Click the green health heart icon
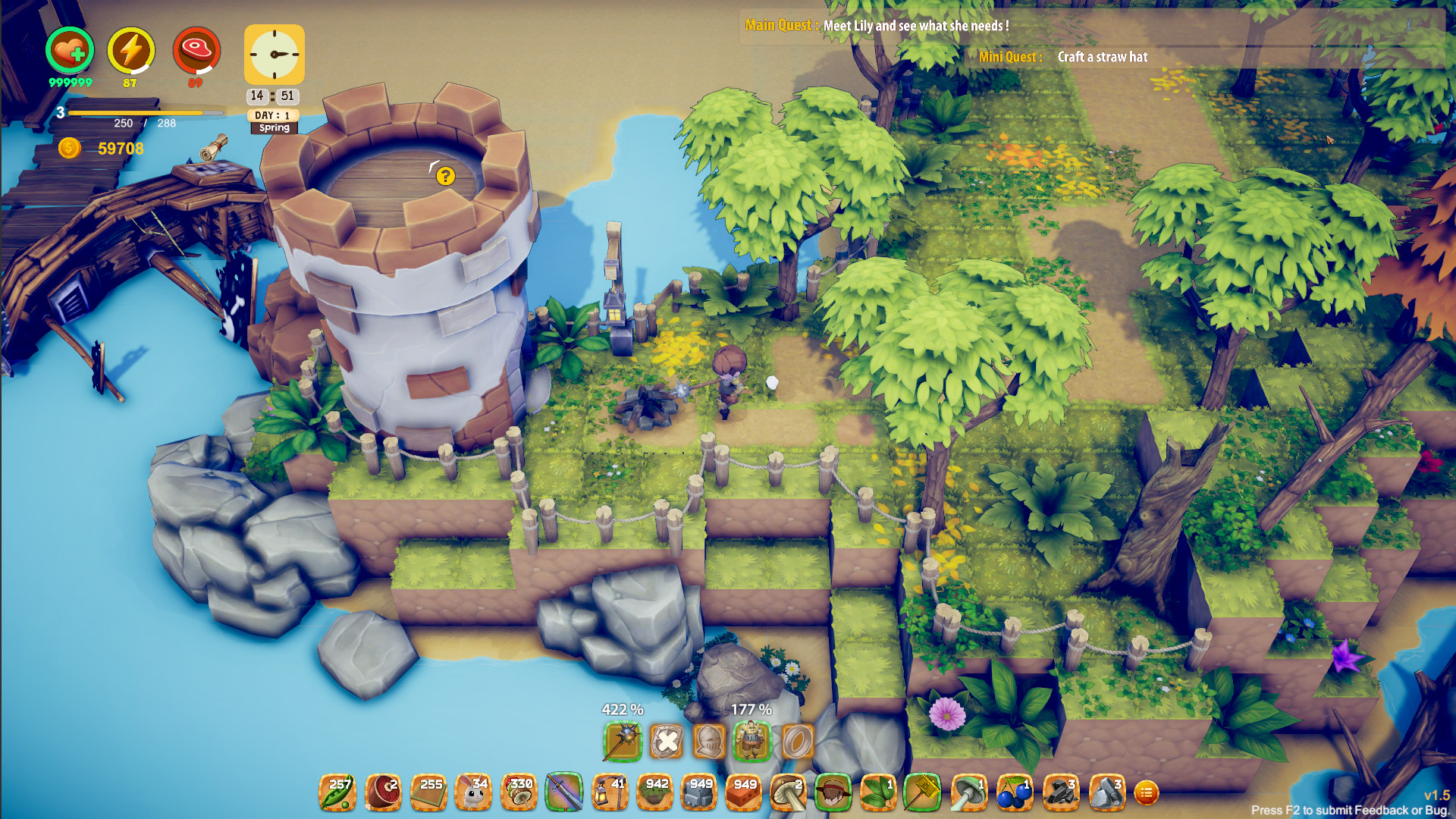1456x819 pixels. (69, 50)
